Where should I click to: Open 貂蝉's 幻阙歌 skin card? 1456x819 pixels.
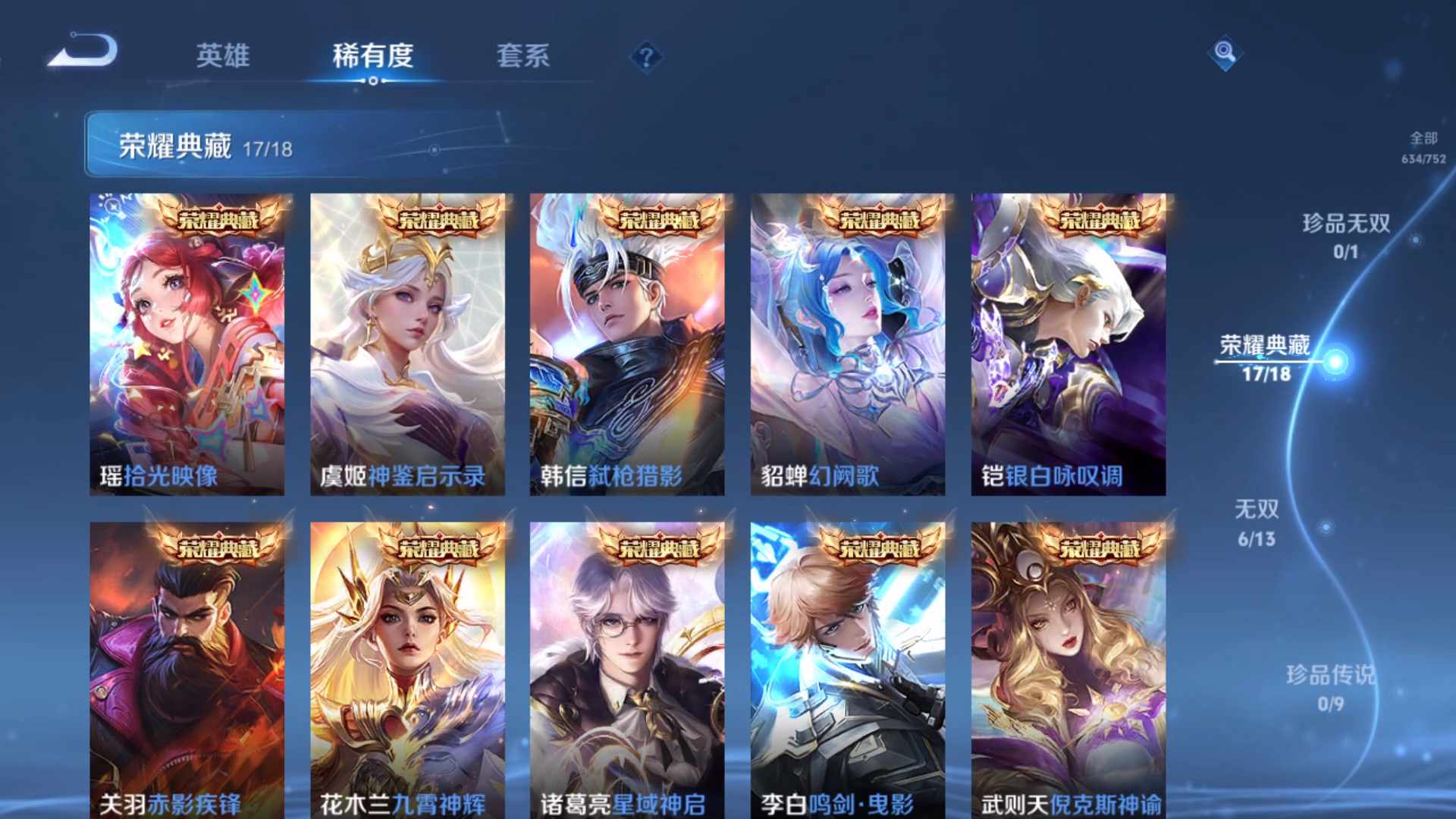click(847, 345)
